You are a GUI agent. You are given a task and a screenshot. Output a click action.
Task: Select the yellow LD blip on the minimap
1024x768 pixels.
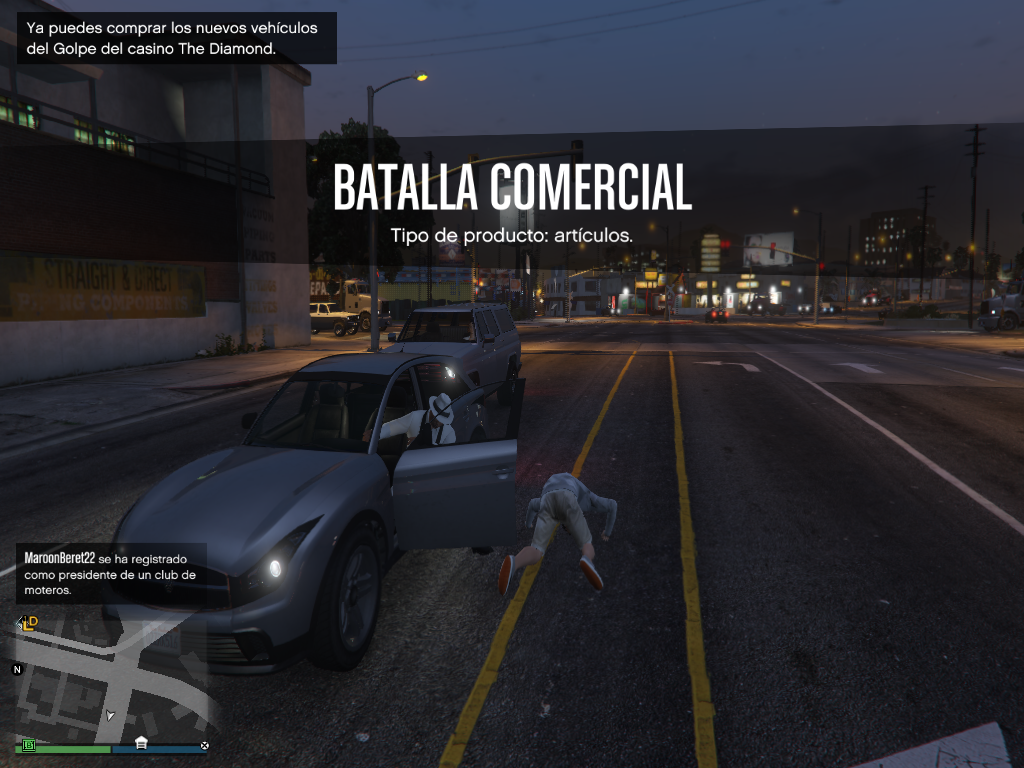29,623
